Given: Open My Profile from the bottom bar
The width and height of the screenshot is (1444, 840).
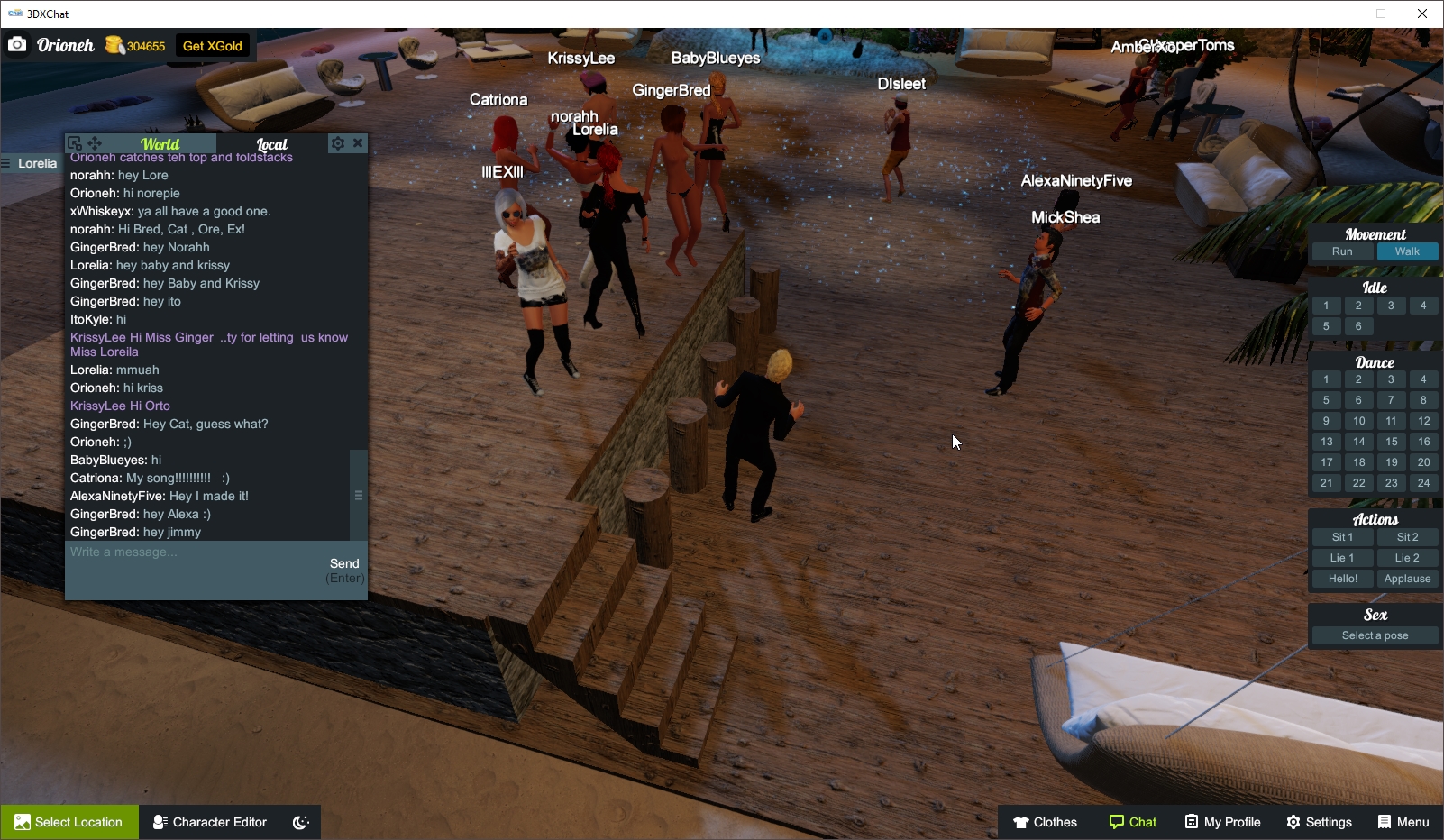Looking at the screenshot, I should (1221, 822).
